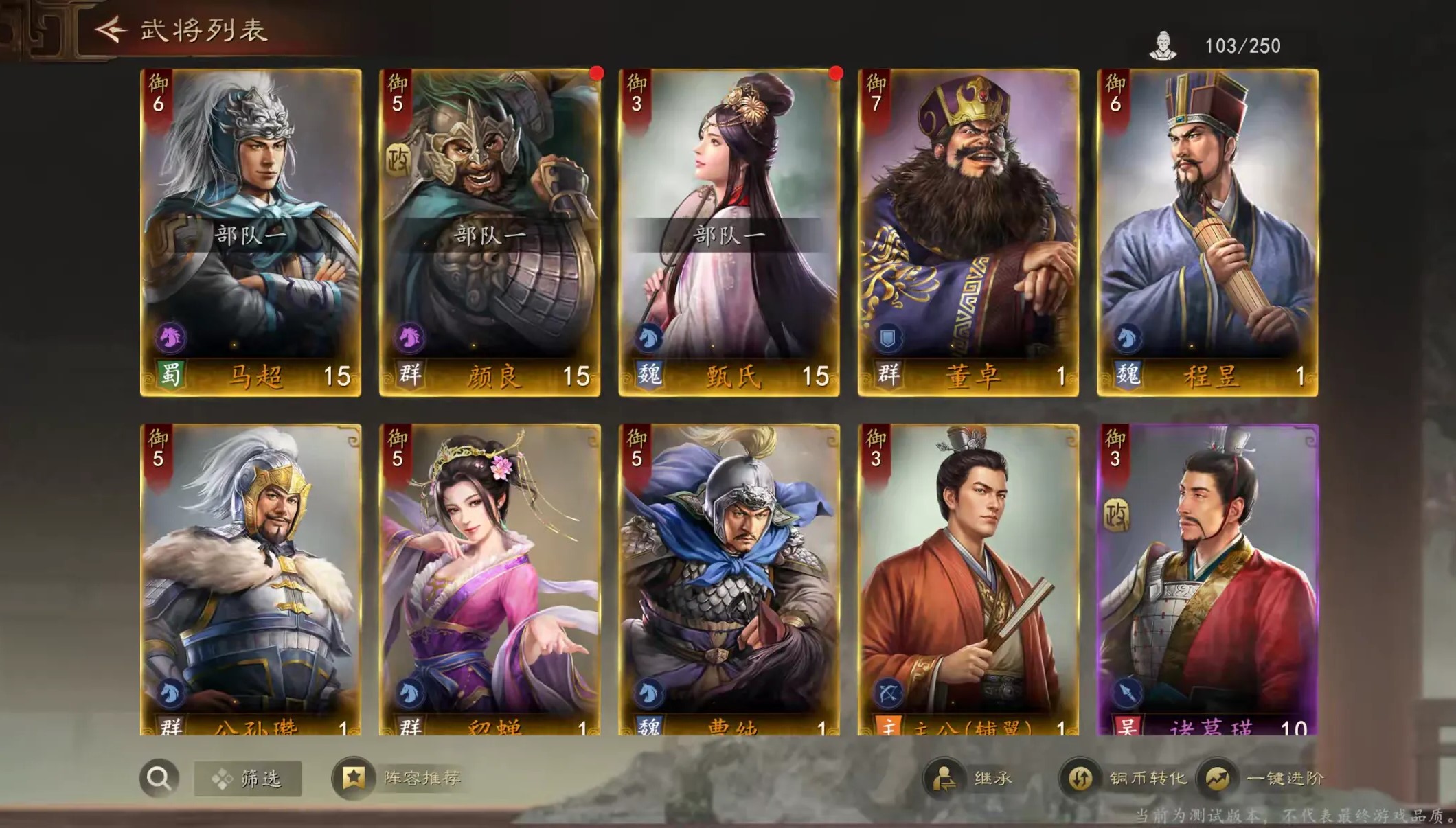Open the 甄氏 general card
This screenshot has width=1456, height=828.
(729, 232)
